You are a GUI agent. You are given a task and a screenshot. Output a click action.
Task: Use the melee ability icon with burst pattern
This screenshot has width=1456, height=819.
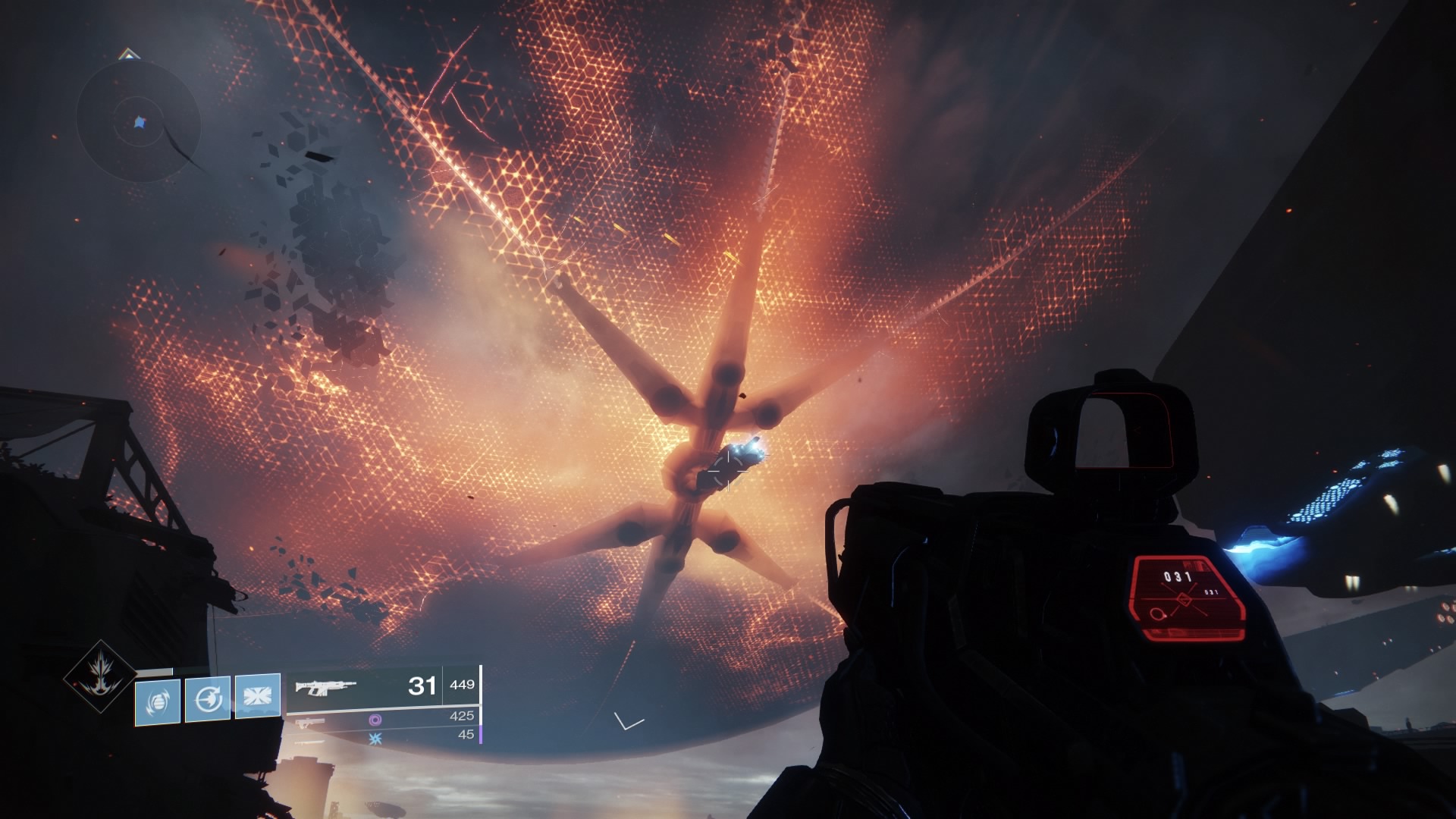pyautogui.click(x=258, y=695)
